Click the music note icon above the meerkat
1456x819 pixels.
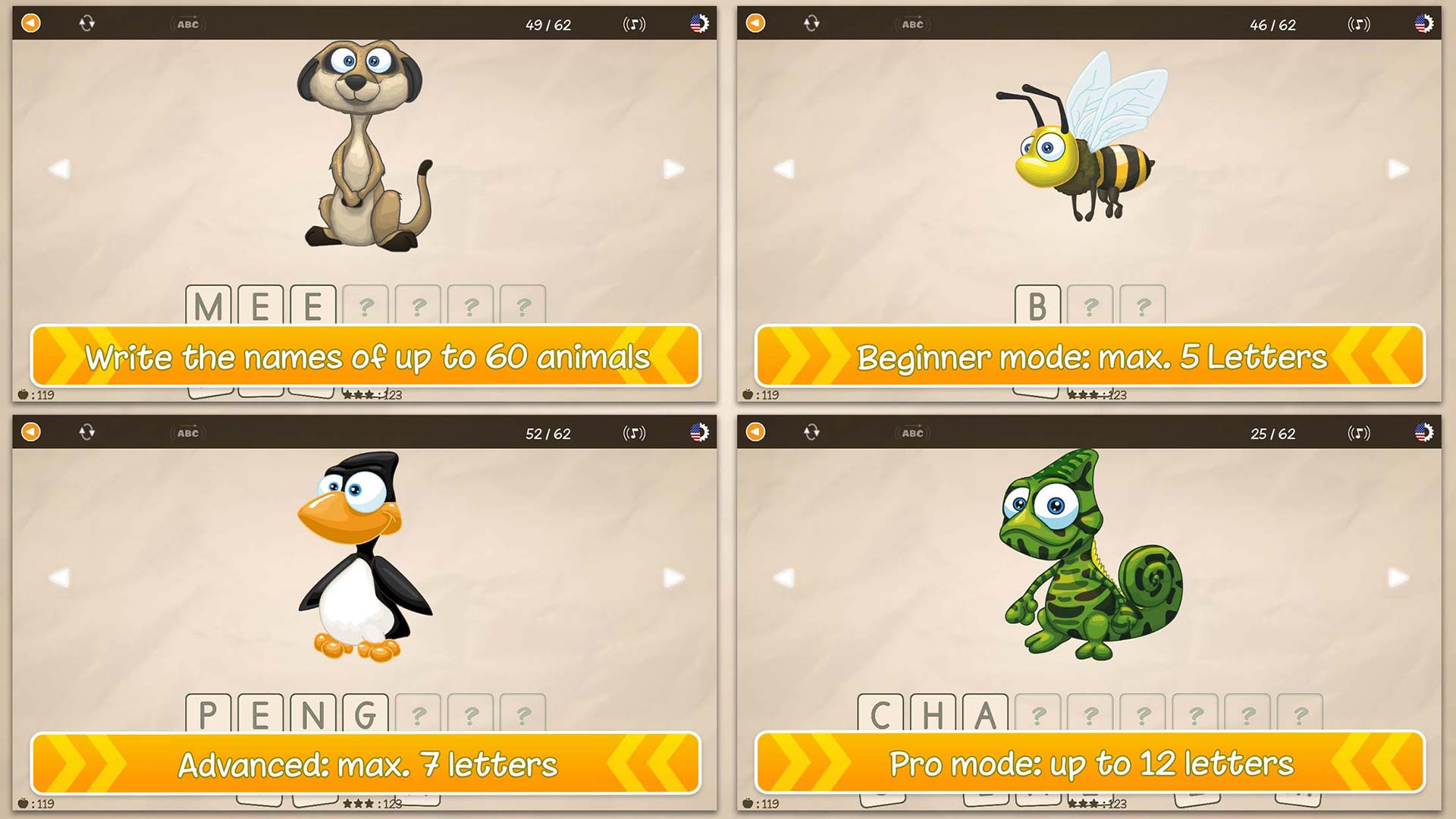pos(634,24)
